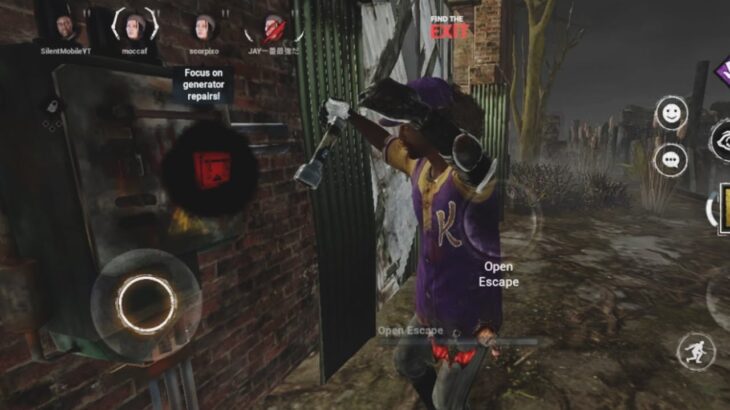
Task: Toggle the running figure sprint button
Action: tap(695, 351)
